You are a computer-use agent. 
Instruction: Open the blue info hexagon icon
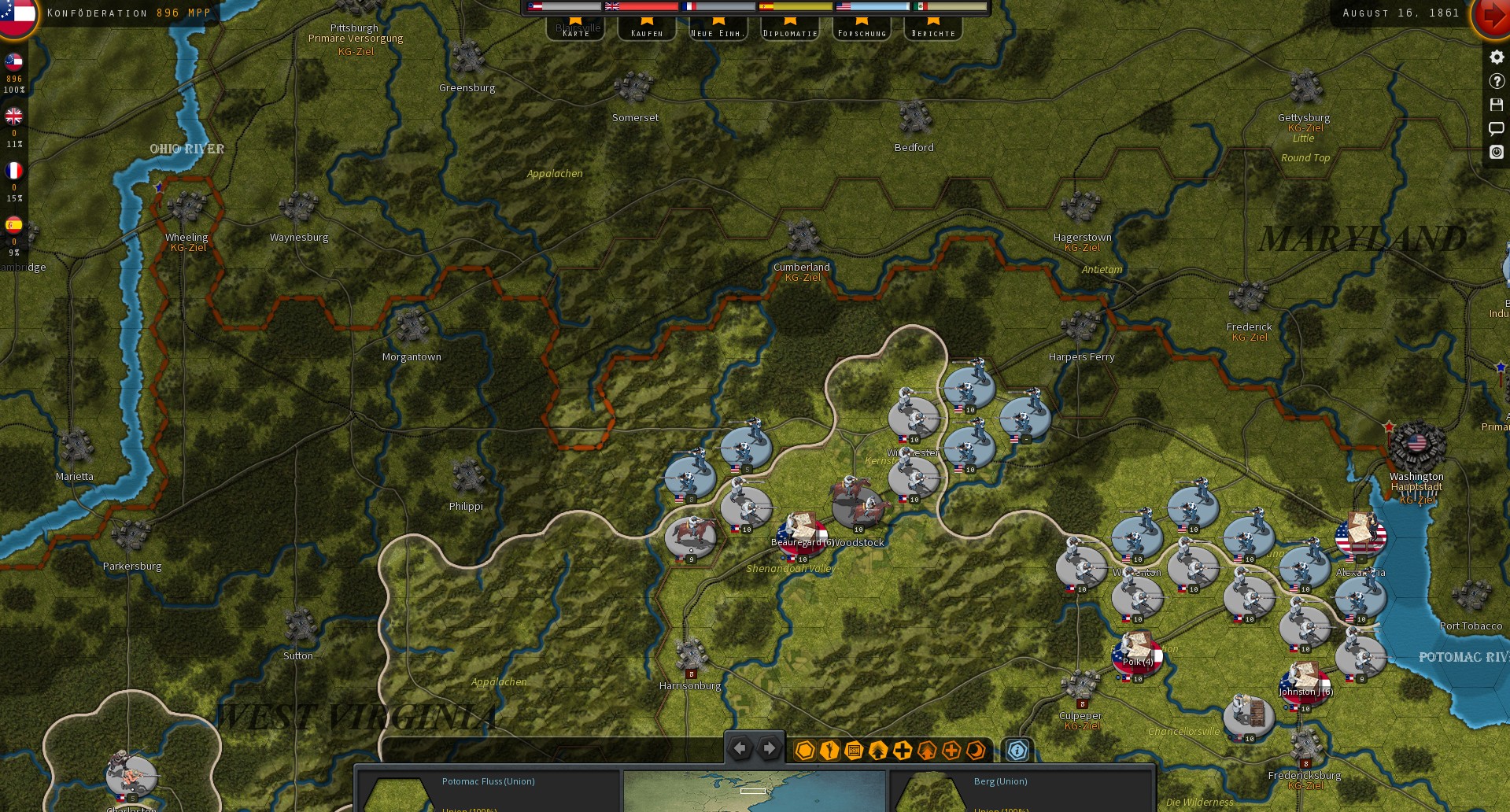coord(1017,751)
